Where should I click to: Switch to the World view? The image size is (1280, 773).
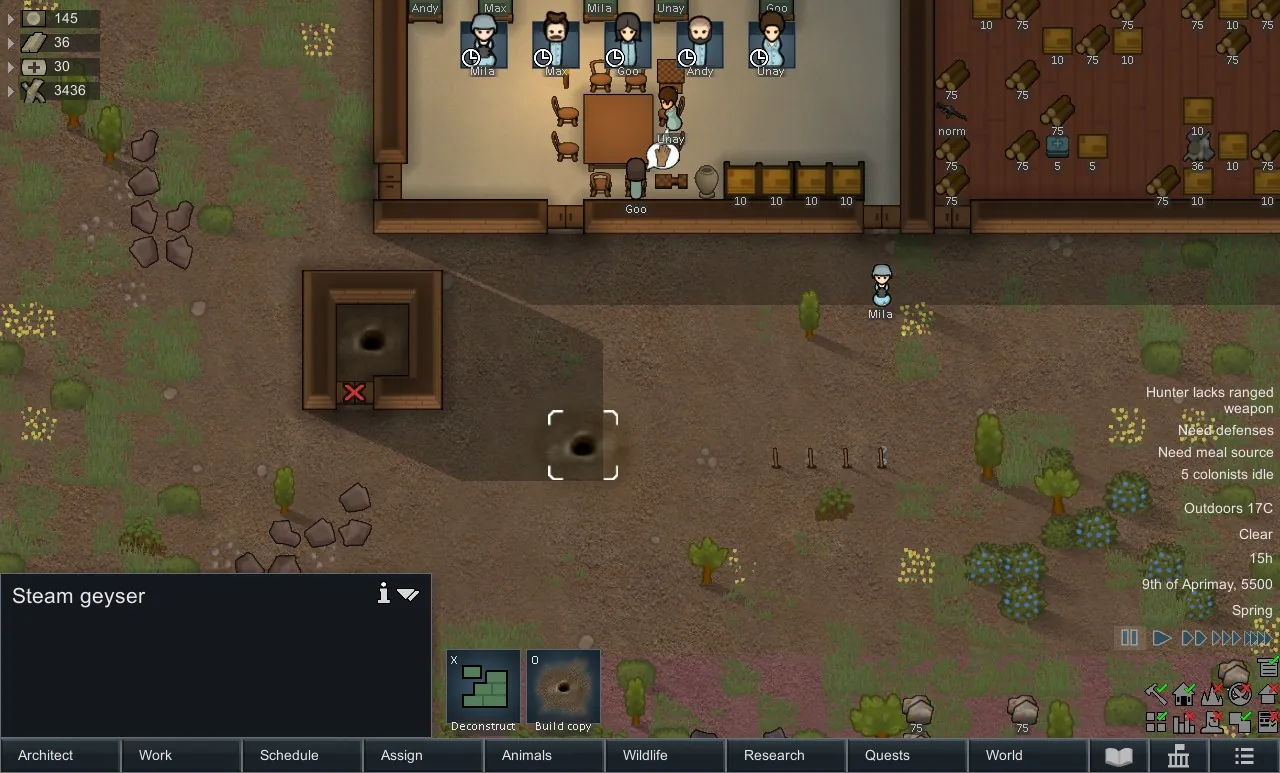point(1028,755)
